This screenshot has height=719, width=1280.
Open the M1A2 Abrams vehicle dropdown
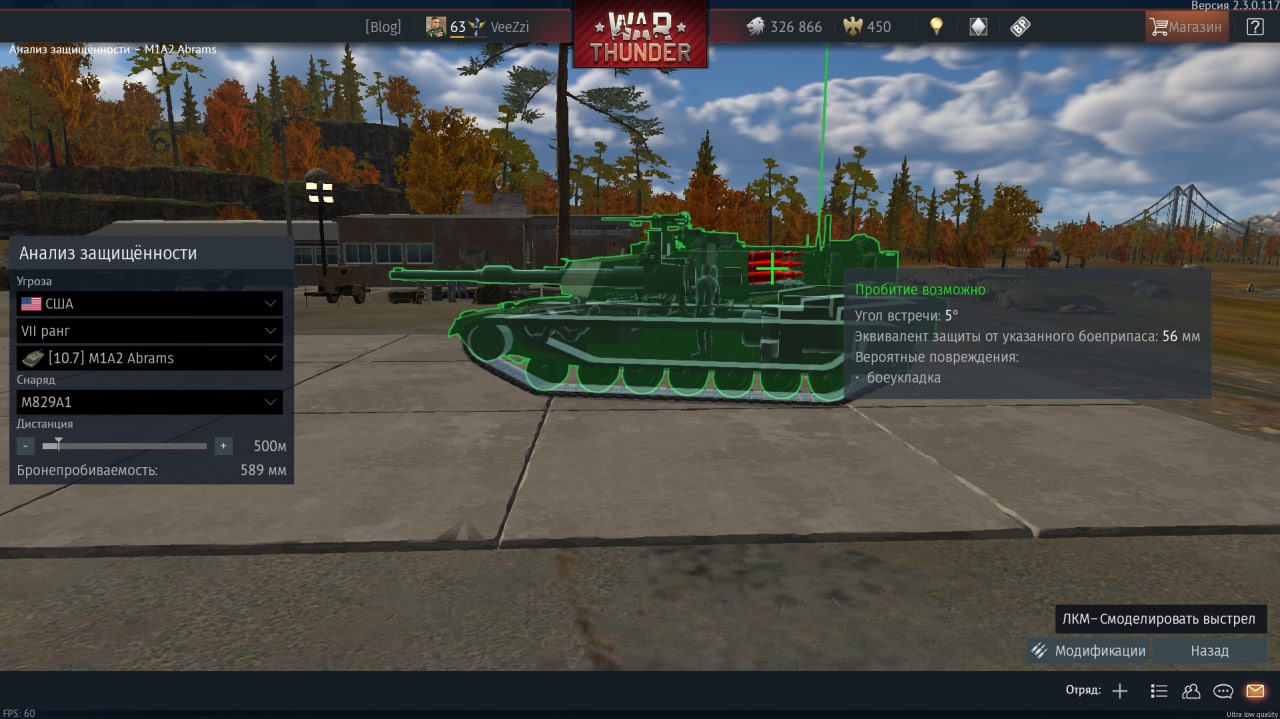pyautogui.click(x=149, y=358)
